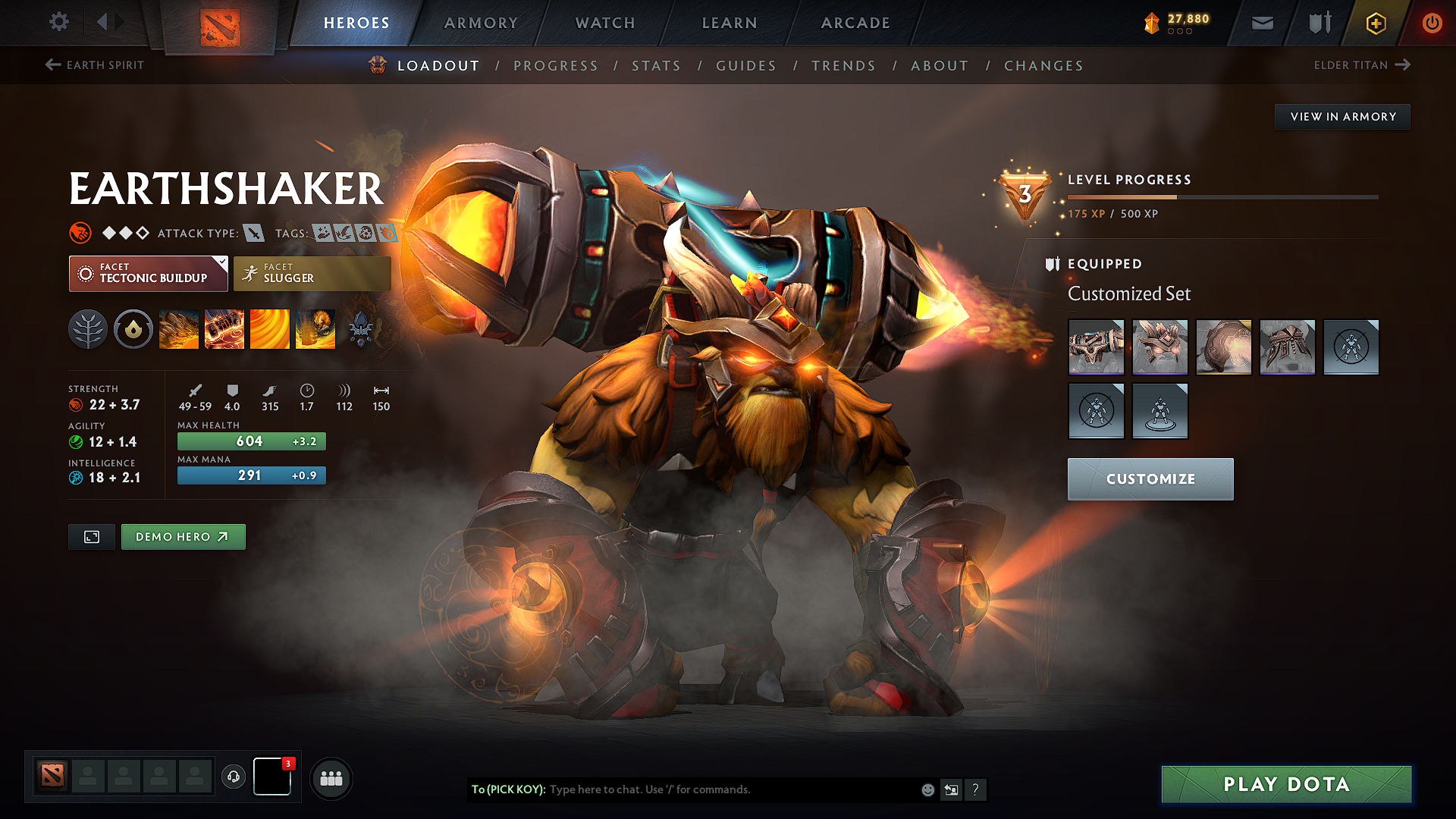Switch to the Slugger facet
This screenshot has height=819, width=1456.
(x=312, y=273)
